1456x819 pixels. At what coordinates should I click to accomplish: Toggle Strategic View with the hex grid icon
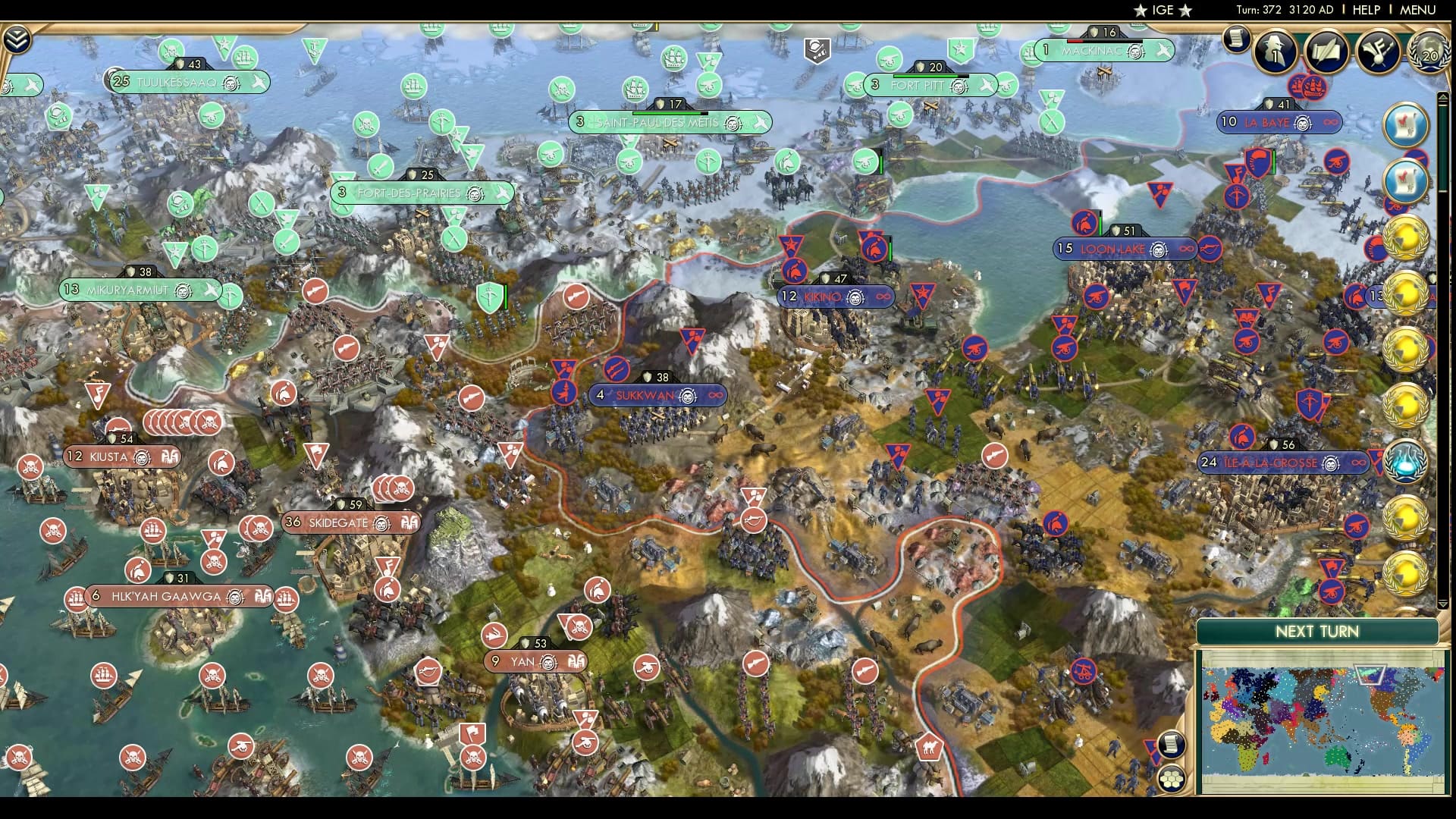(x=1172, y=777)
